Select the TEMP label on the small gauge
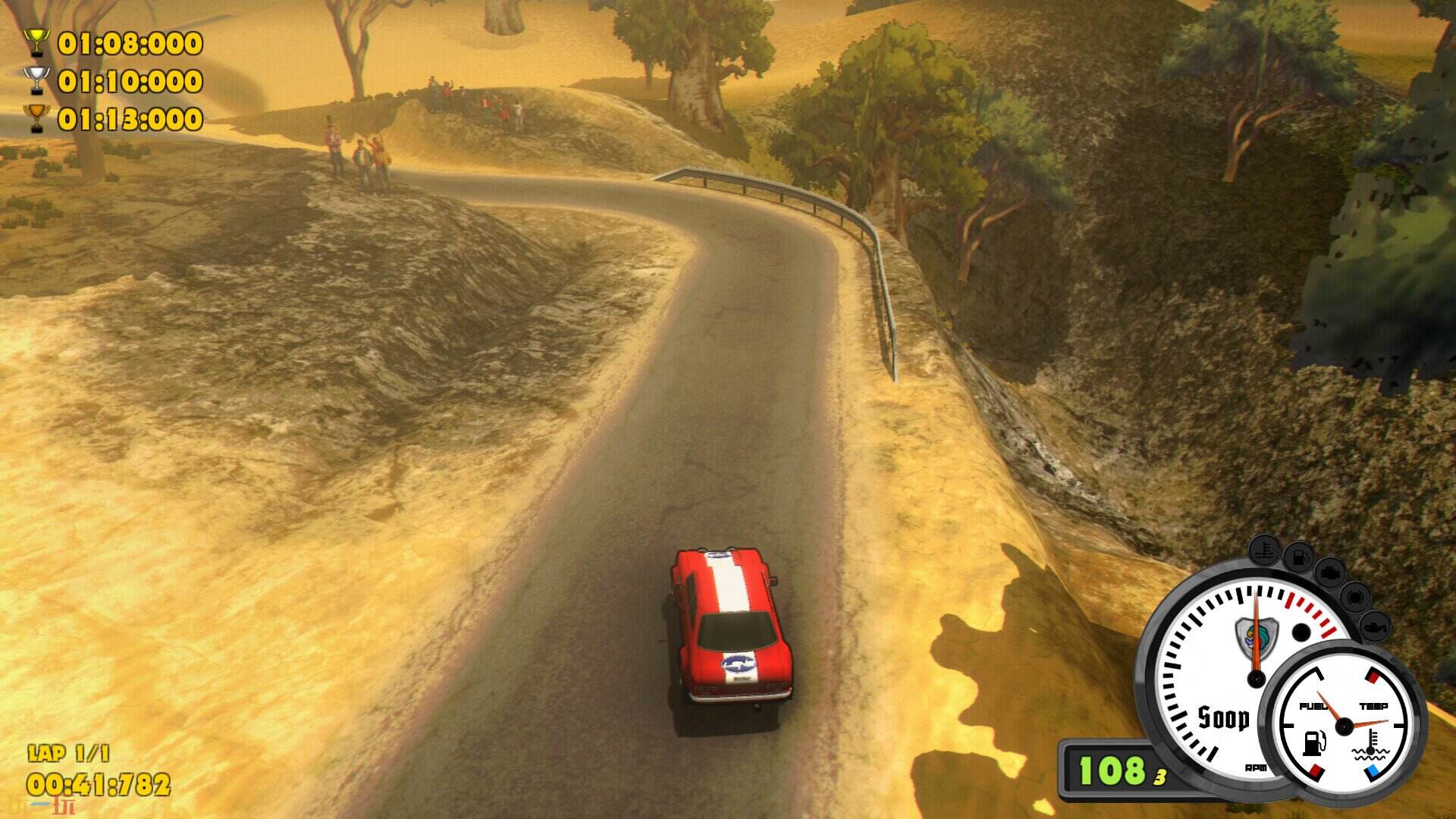Viewport: 1456px width, 819px height. coord(1375,705)
